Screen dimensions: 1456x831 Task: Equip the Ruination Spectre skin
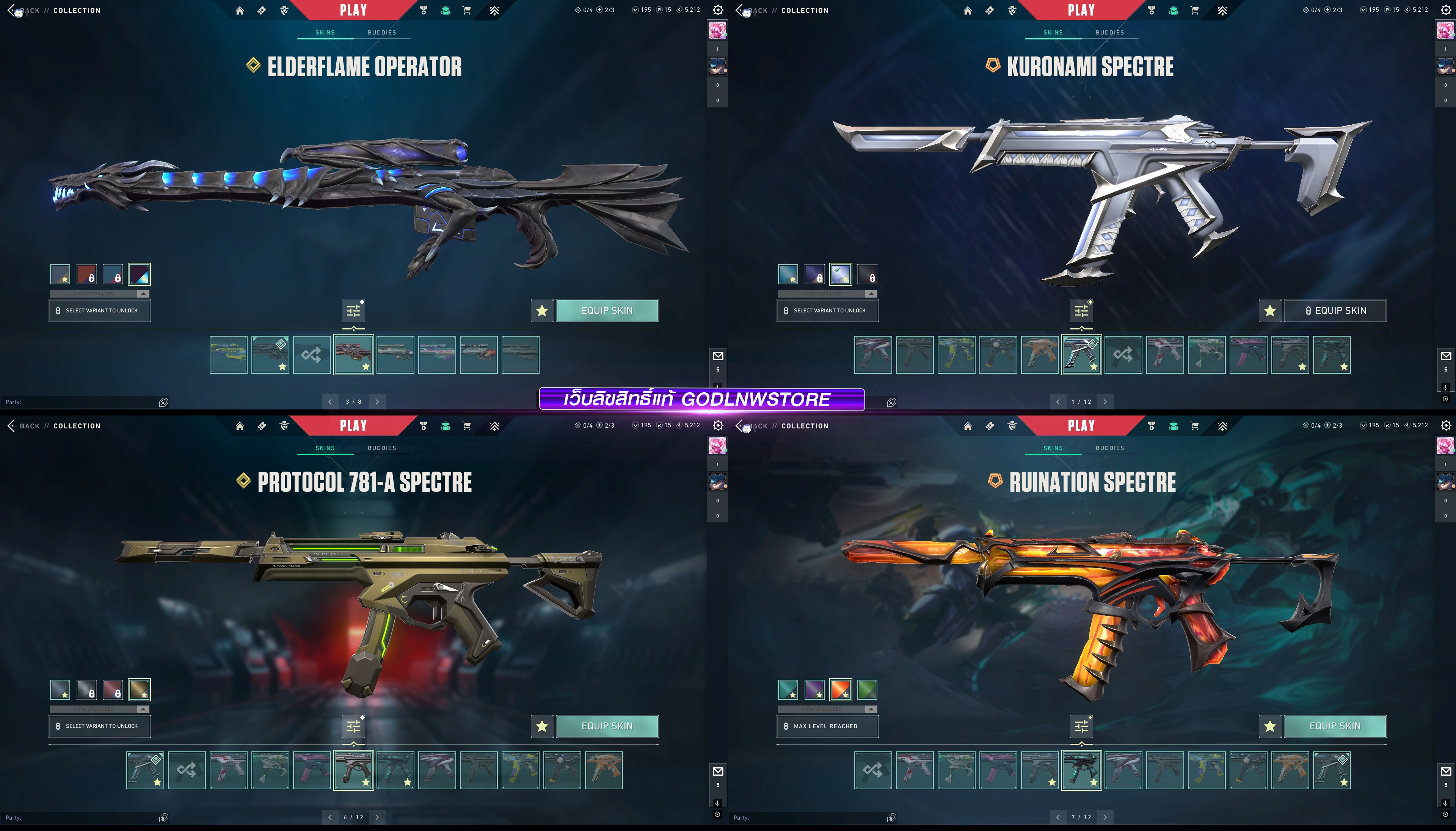pos(1334,726)
